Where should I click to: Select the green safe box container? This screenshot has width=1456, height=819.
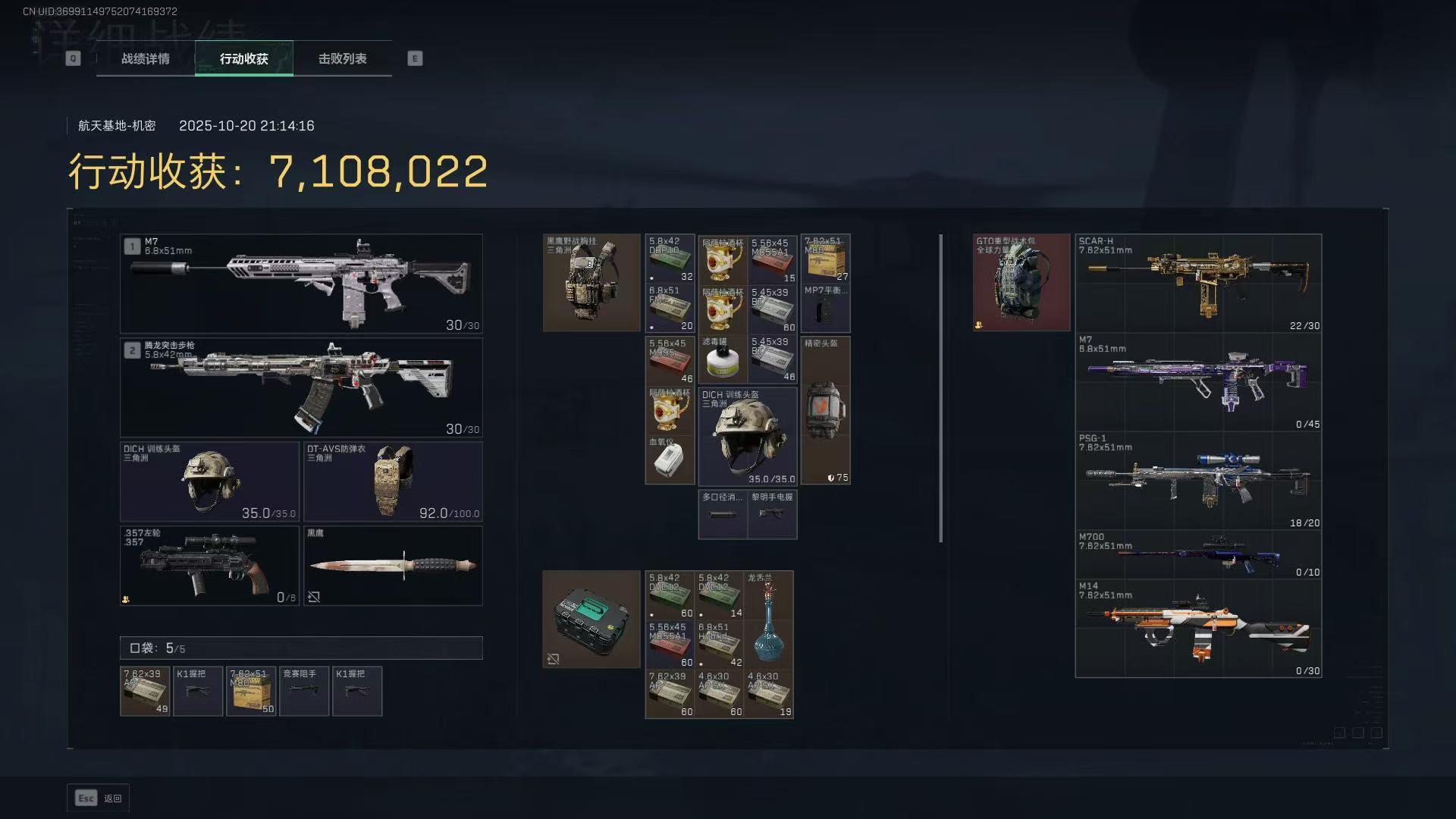pyautogui.click(x=591, y=619)
